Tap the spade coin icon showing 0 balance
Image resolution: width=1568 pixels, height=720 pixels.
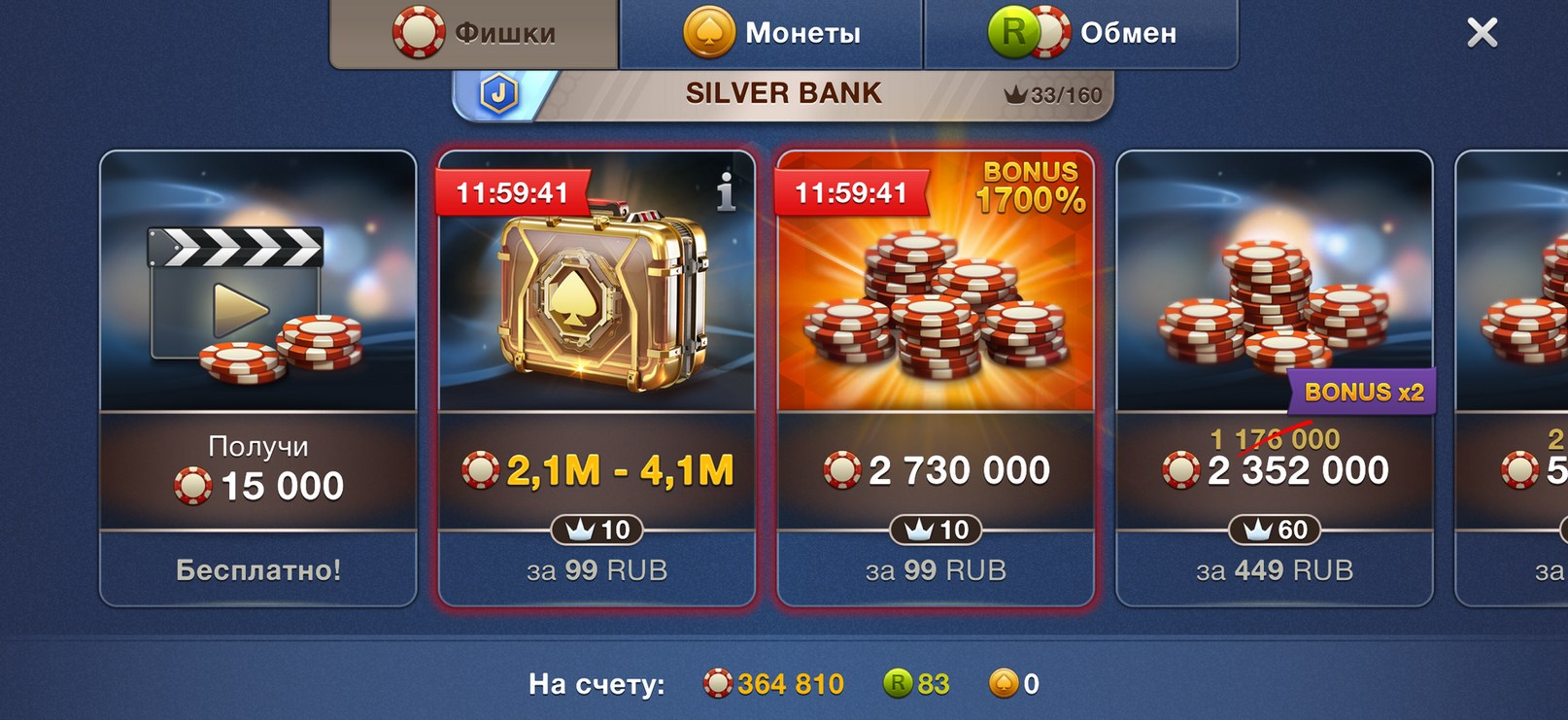(x=1006, y=683)
